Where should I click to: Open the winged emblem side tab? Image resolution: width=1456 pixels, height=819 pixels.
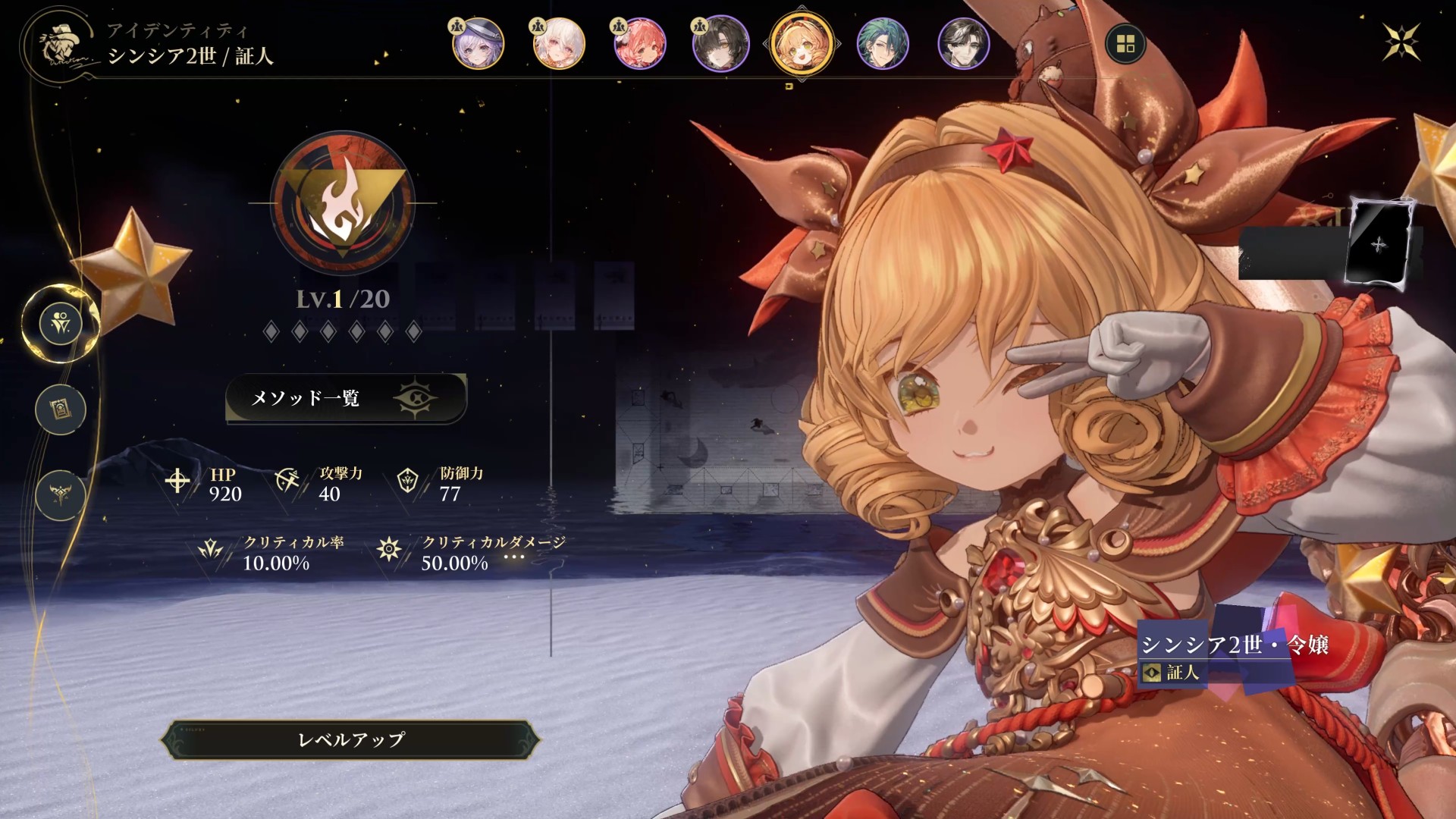(x=61, y=495)
